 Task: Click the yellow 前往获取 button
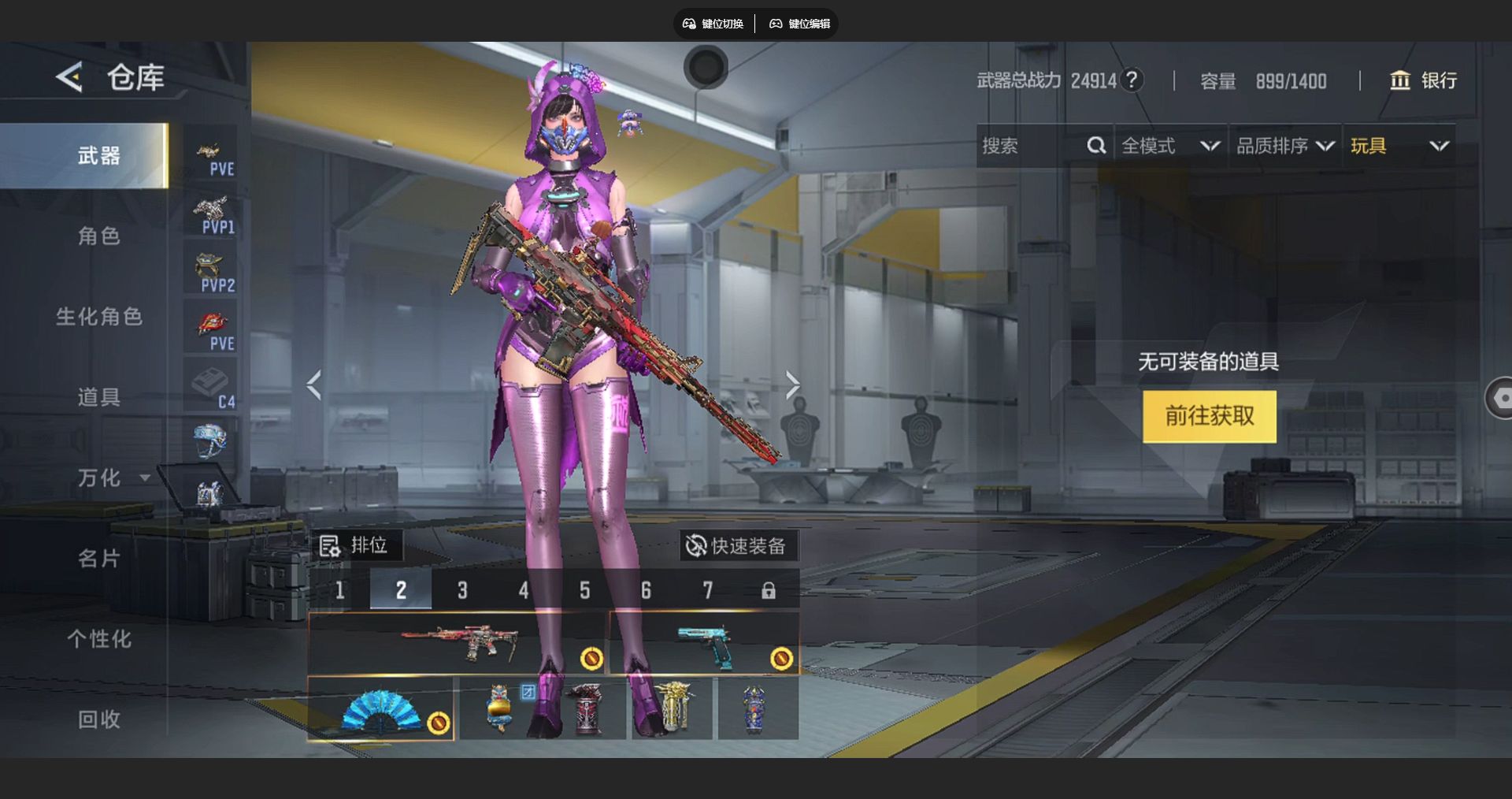[1209, 416]
